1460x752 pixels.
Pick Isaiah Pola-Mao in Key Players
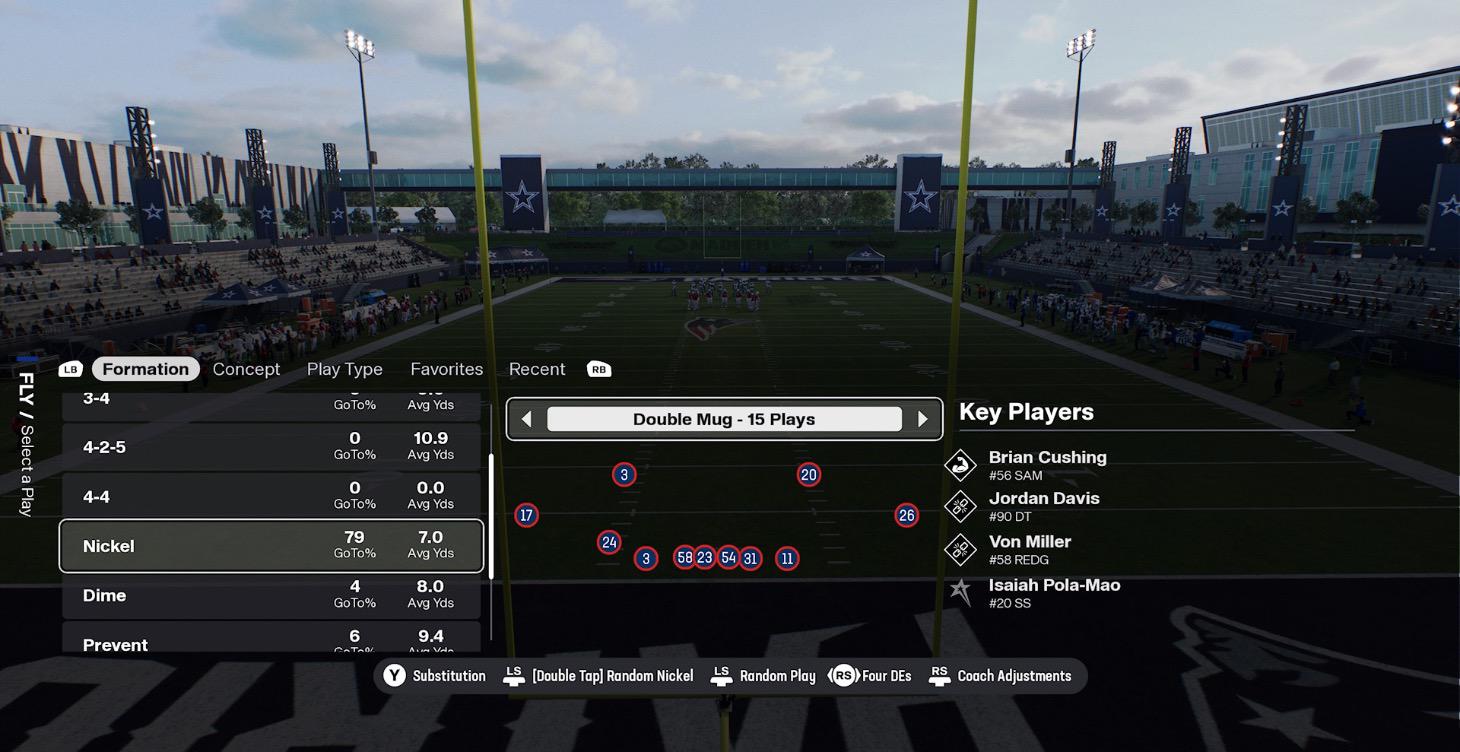(x=1054, y=592)
